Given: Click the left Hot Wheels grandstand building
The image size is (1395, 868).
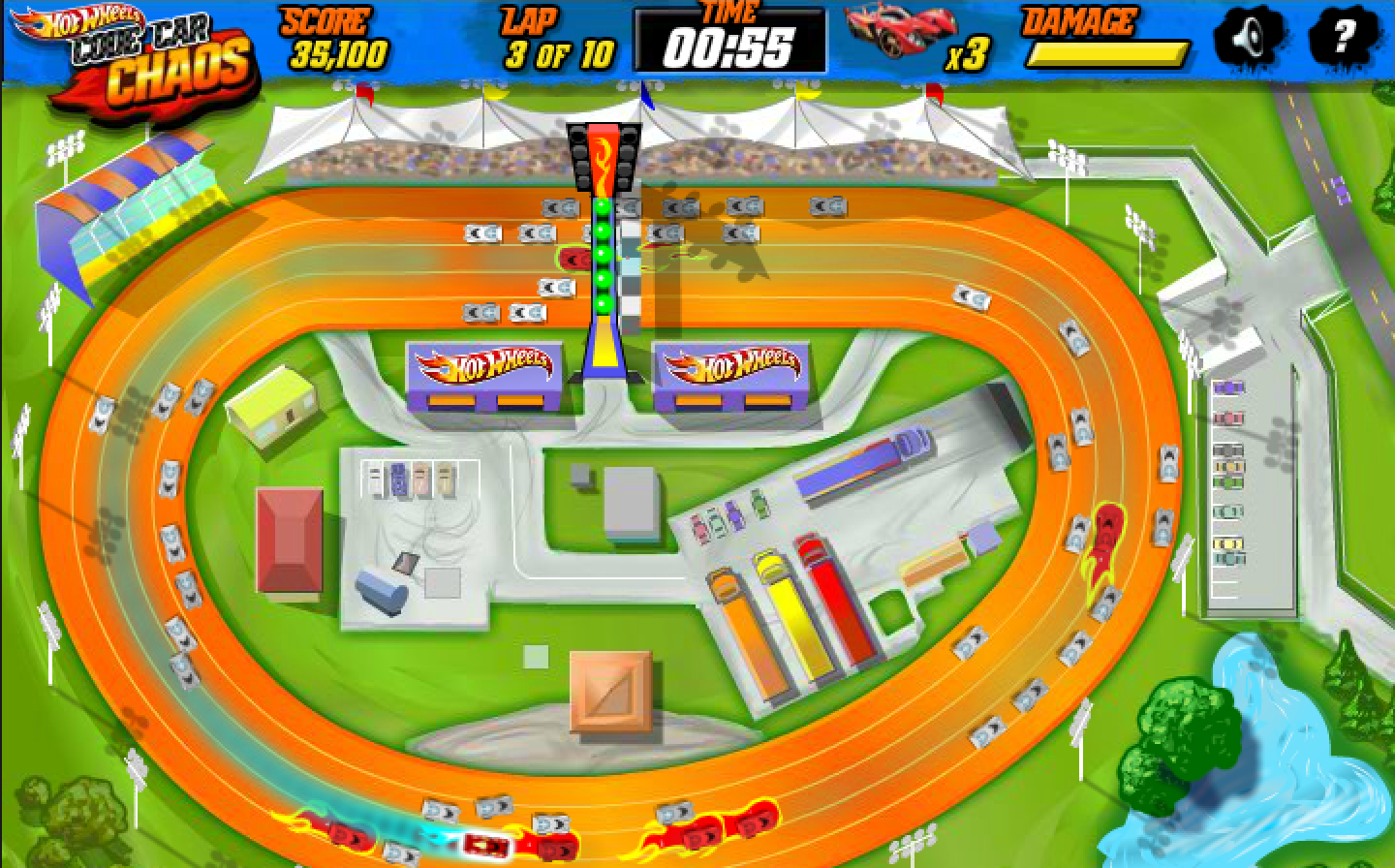Looking at the screenshot, I should tap(482, 373).
